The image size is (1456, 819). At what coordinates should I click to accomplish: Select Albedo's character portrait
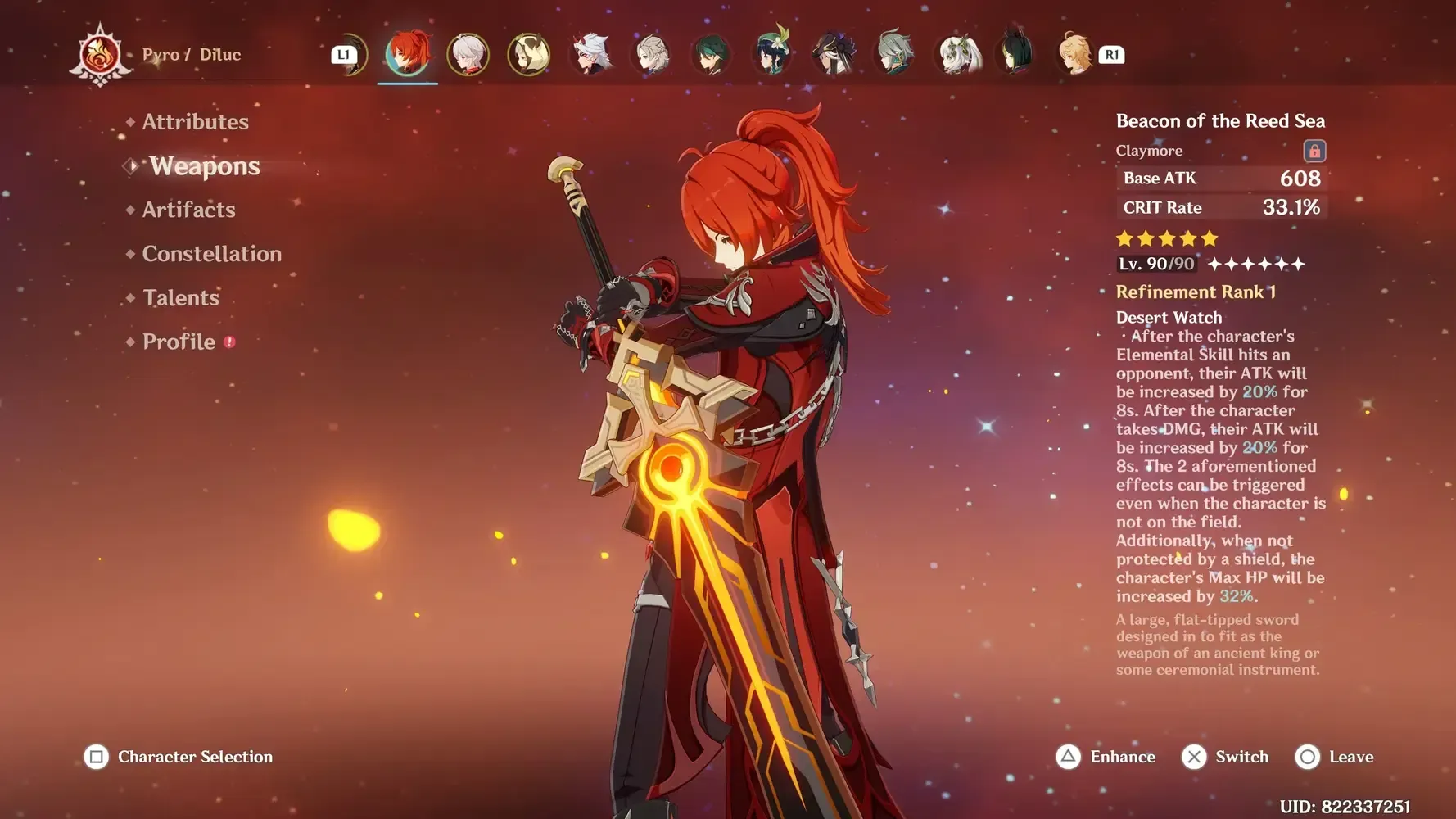(653, 54)
